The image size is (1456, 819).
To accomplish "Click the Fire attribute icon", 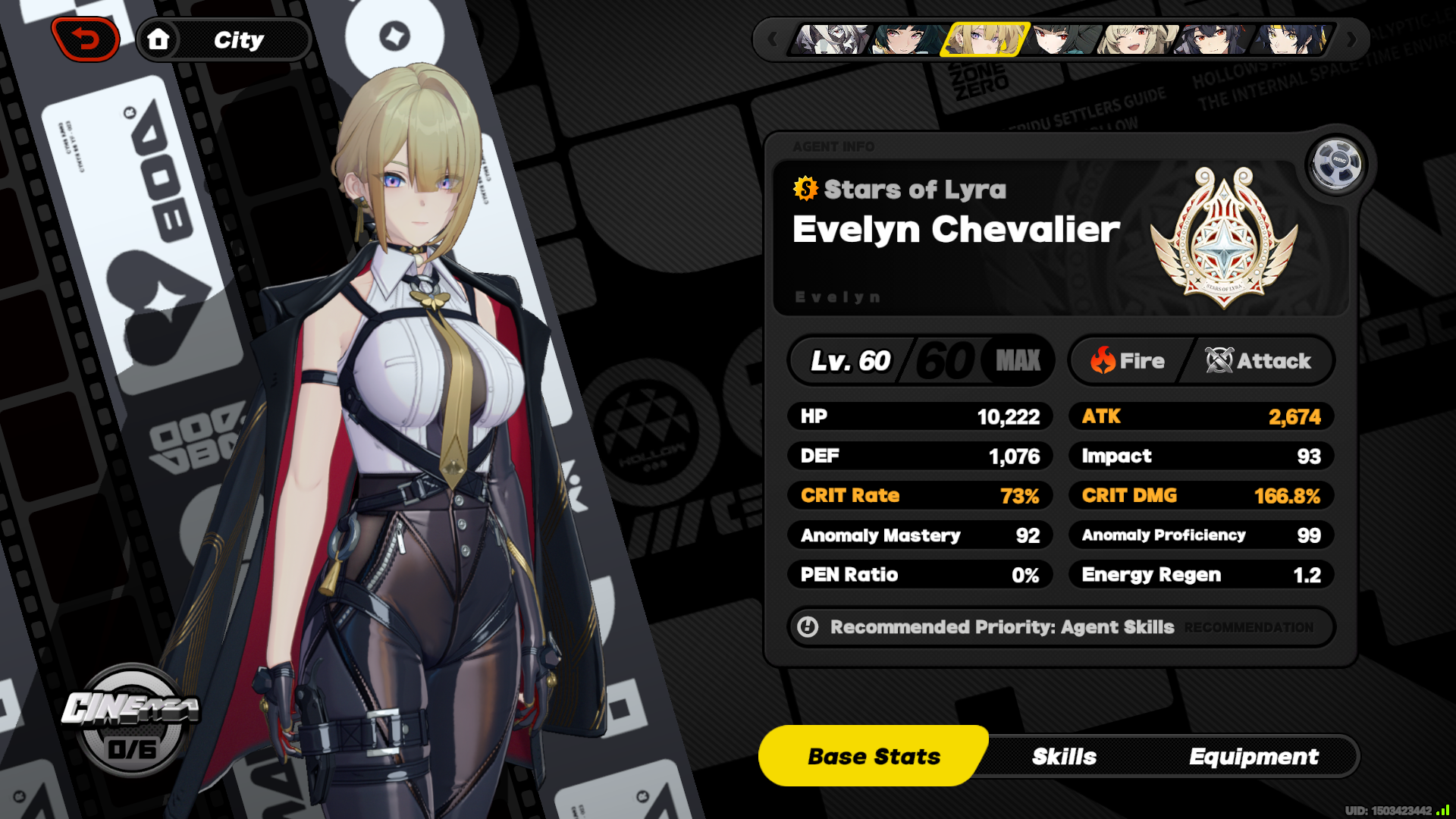I will 1102,360.
